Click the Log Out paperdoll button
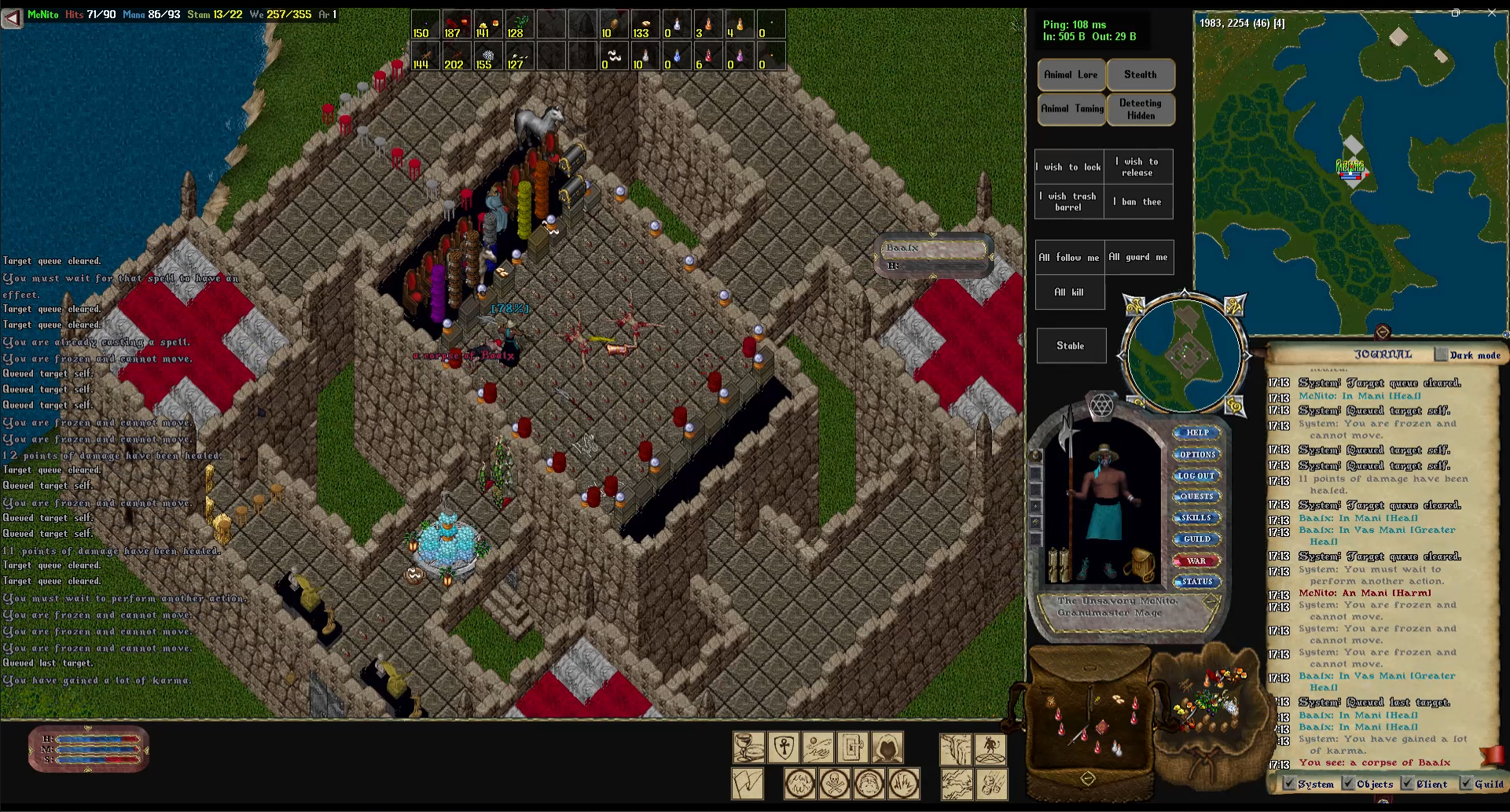Viewport: 1510px width, 812px height. pyautogui.click(x=1196, y=476)
